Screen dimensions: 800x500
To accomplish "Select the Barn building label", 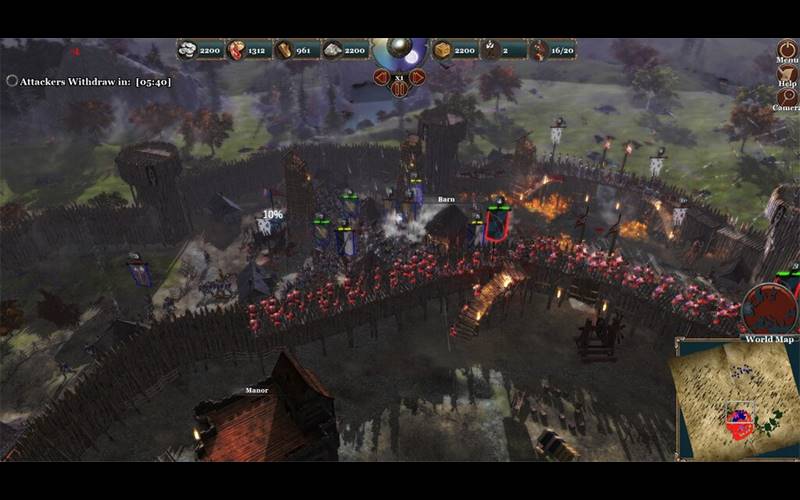I will [x=446, y=200].
